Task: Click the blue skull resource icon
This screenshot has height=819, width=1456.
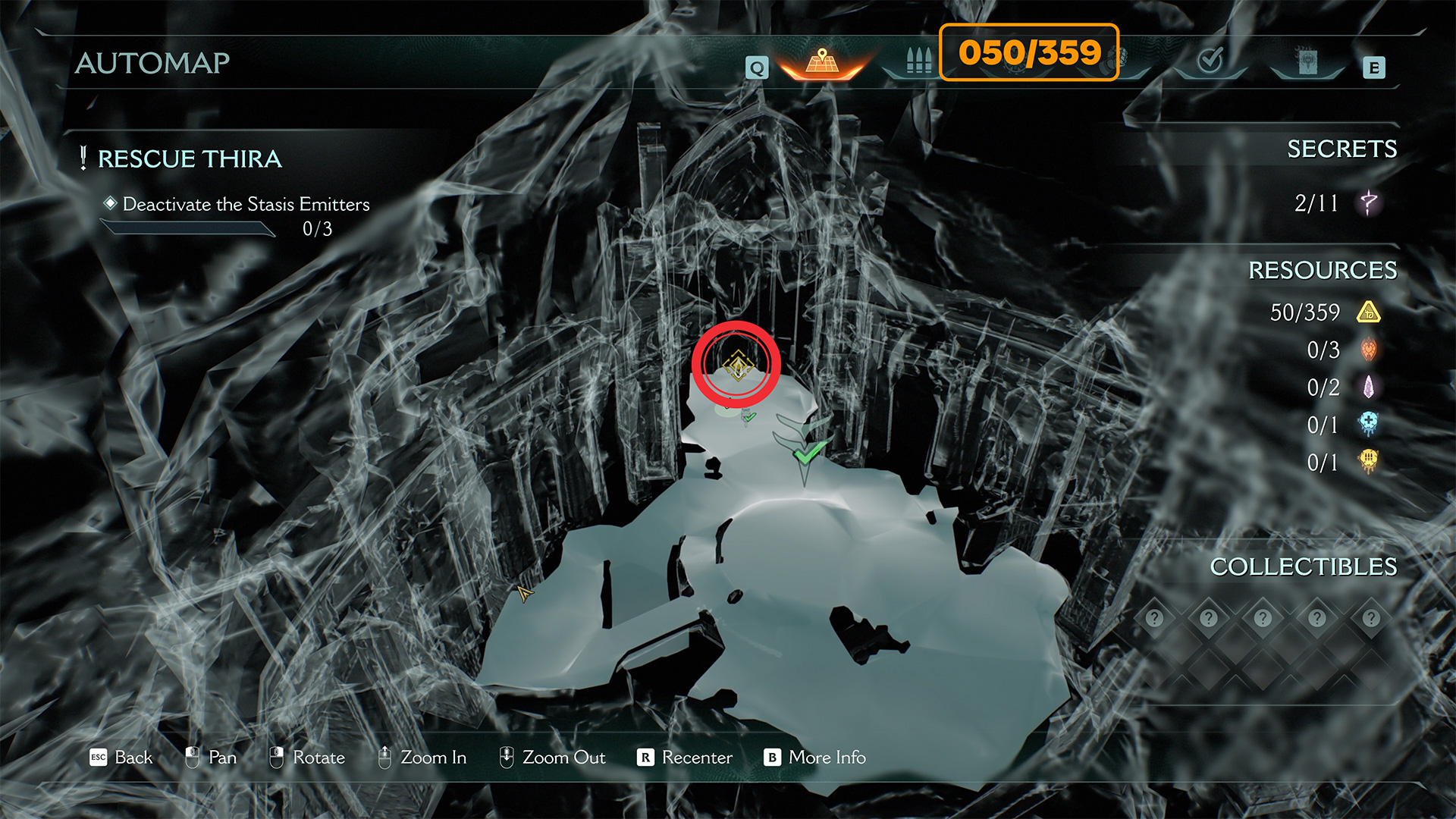Action: point(1369,425)
